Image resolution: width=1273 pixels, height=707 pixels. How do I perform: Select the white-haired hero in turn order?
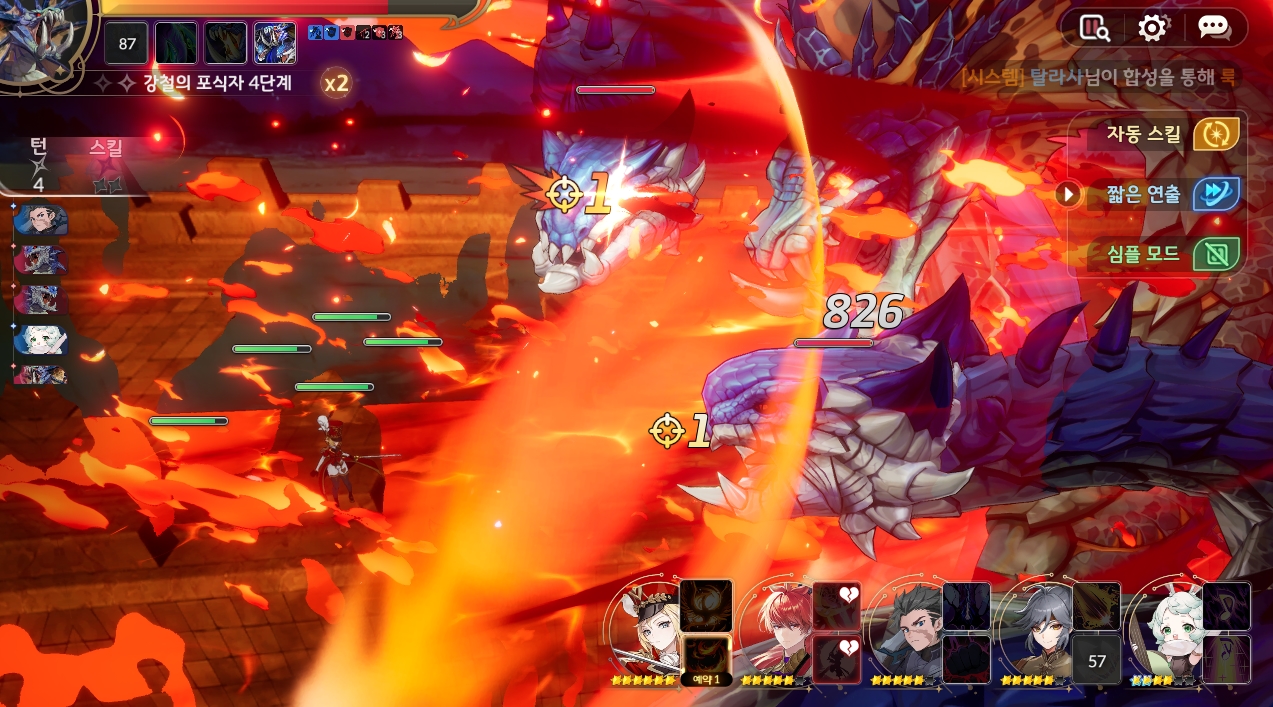pyautogui.click(x=41, y=340)
